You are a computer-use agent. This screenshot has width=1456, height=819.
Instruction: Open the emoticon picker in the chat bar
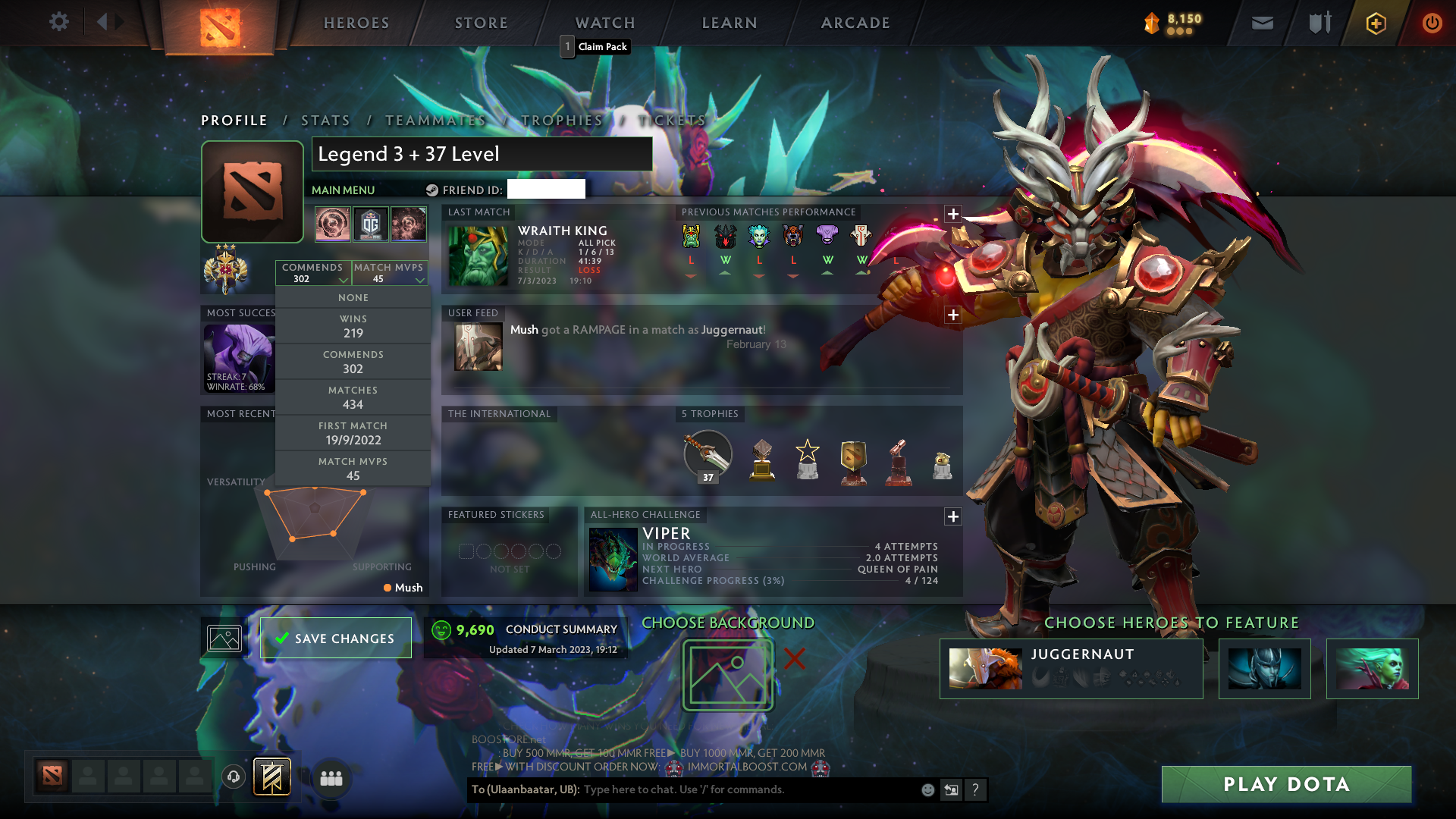pyautogui.click(x=927, y=789)
